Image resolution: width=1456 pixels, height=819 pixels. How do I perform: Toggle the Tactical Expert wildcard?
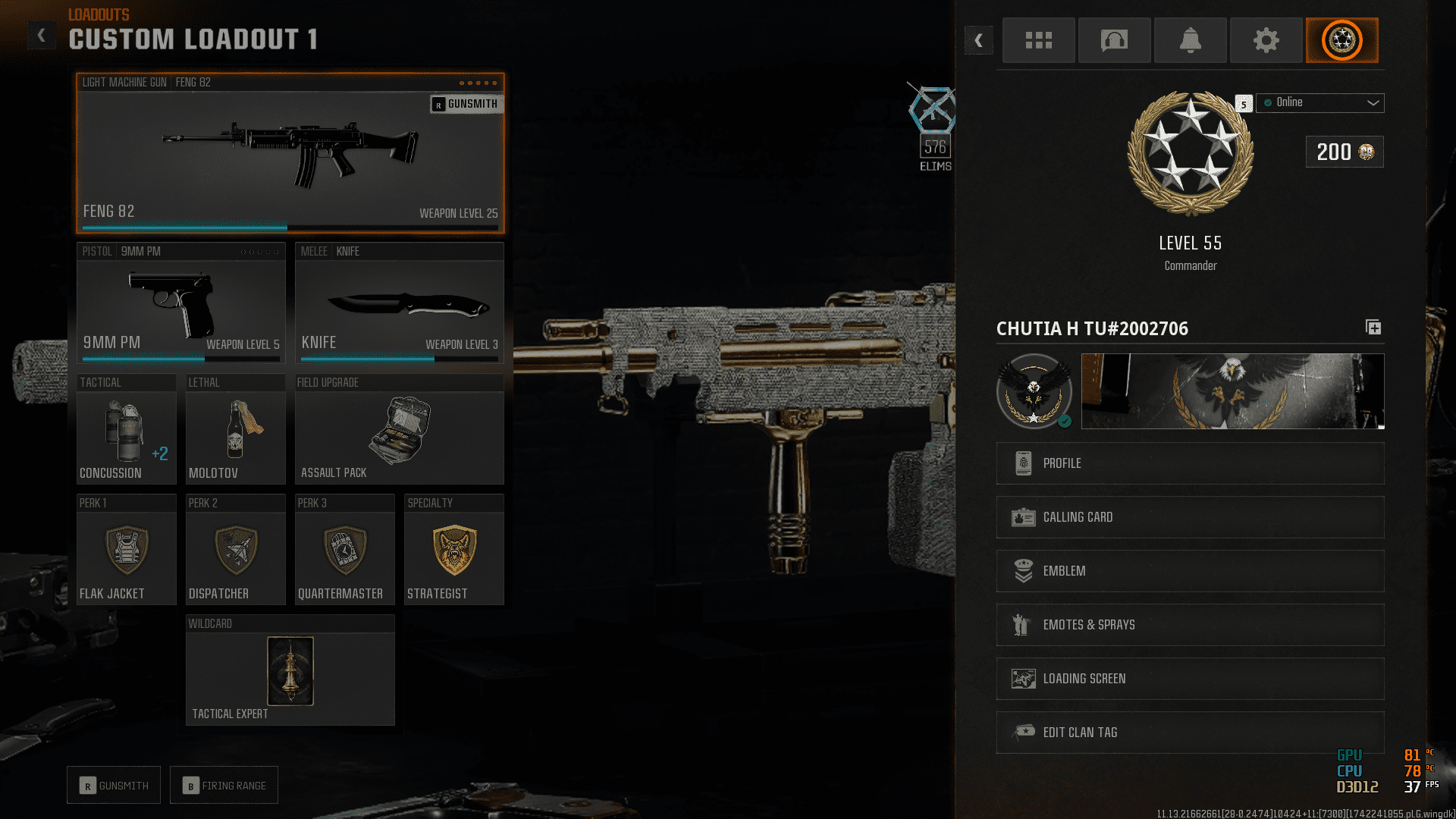tap(290, 670)
